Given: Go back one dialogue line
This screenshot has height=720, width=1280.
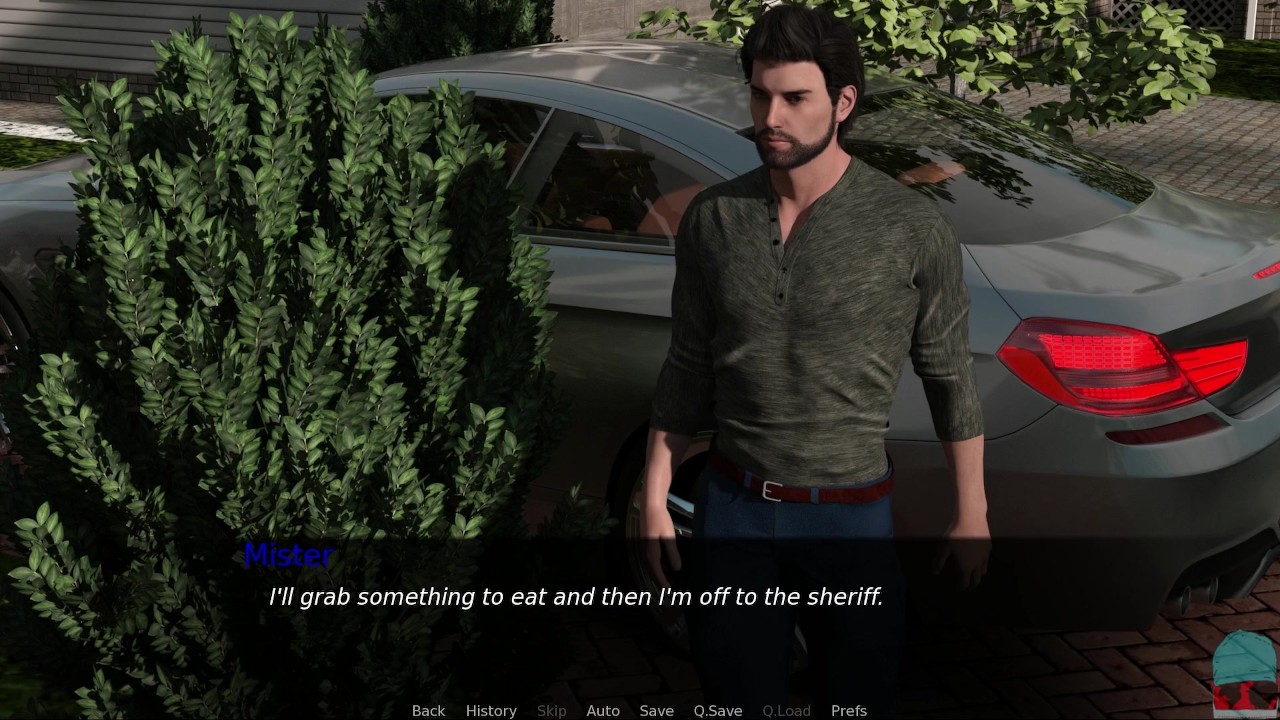Looking at the screenshot, I should [428, 710].
